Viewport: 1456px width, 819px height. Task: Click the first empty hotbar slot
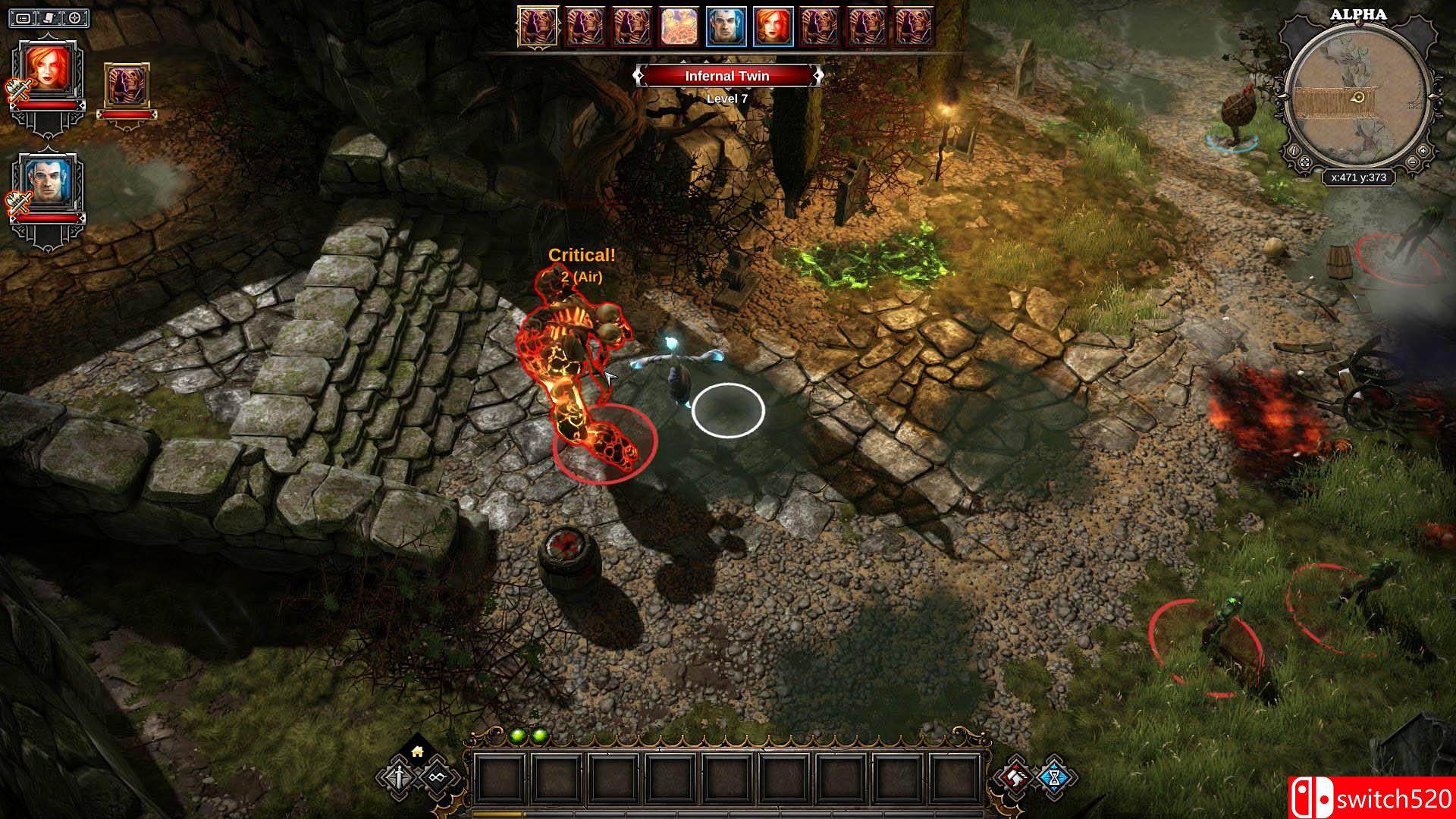(x=501, y=777)
